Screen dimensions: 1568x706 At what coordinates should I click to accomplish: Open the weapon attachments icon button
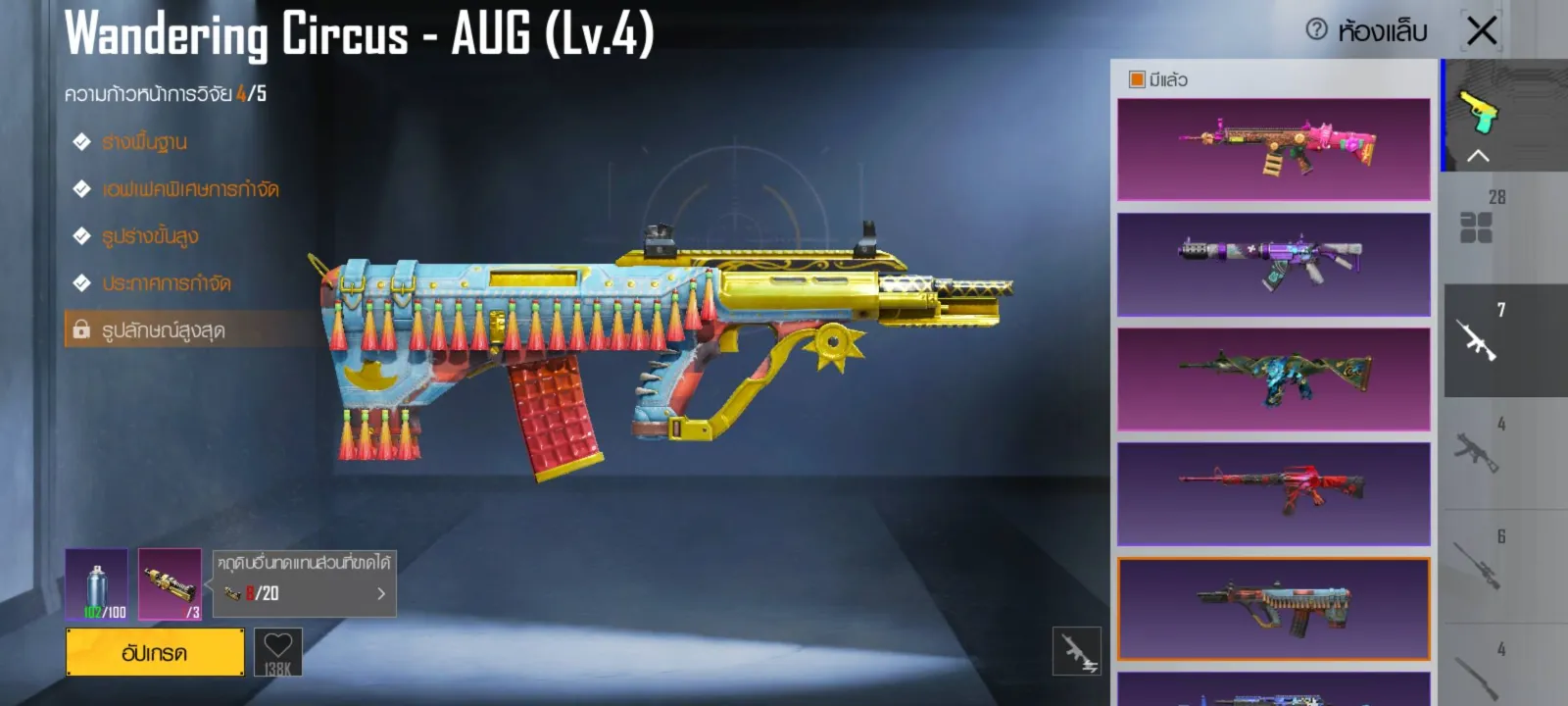click(x=1076, y=651)
